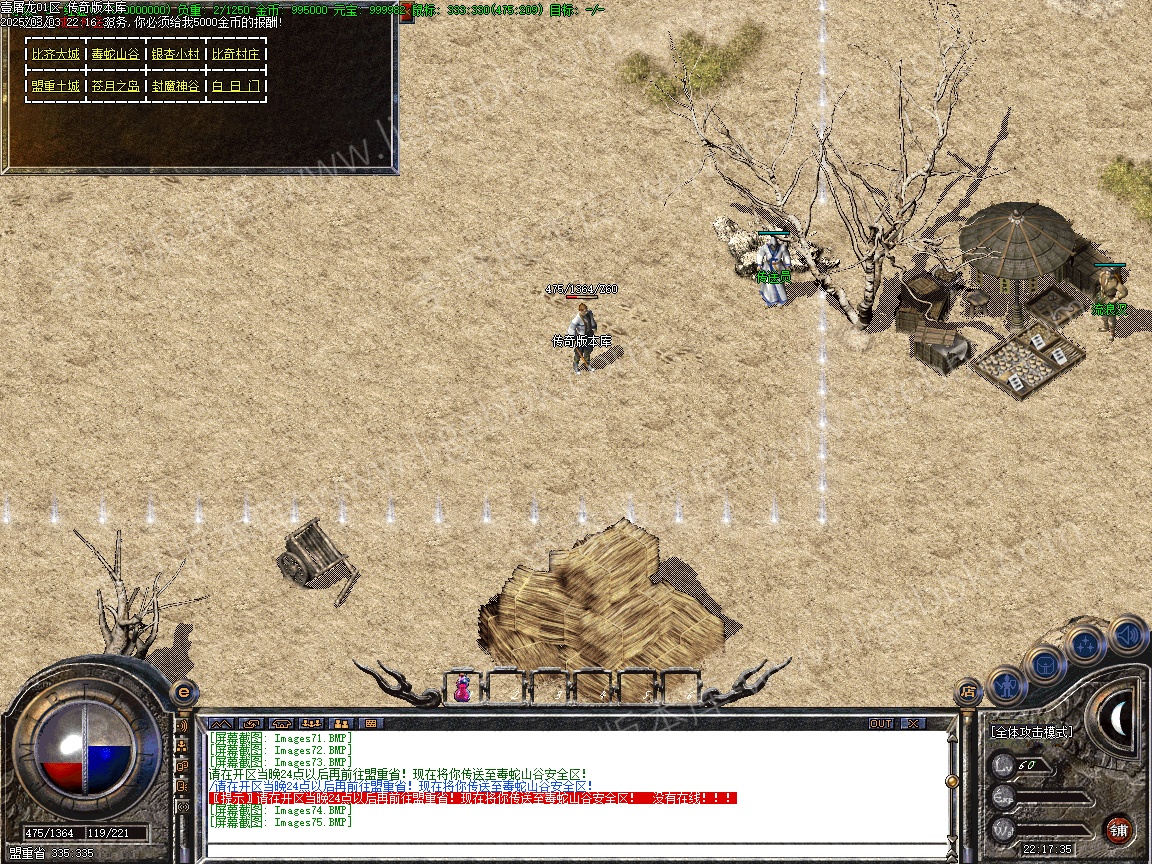Close the game with the X button
This screenshot has width=1152, height=864.
(913, 723)
